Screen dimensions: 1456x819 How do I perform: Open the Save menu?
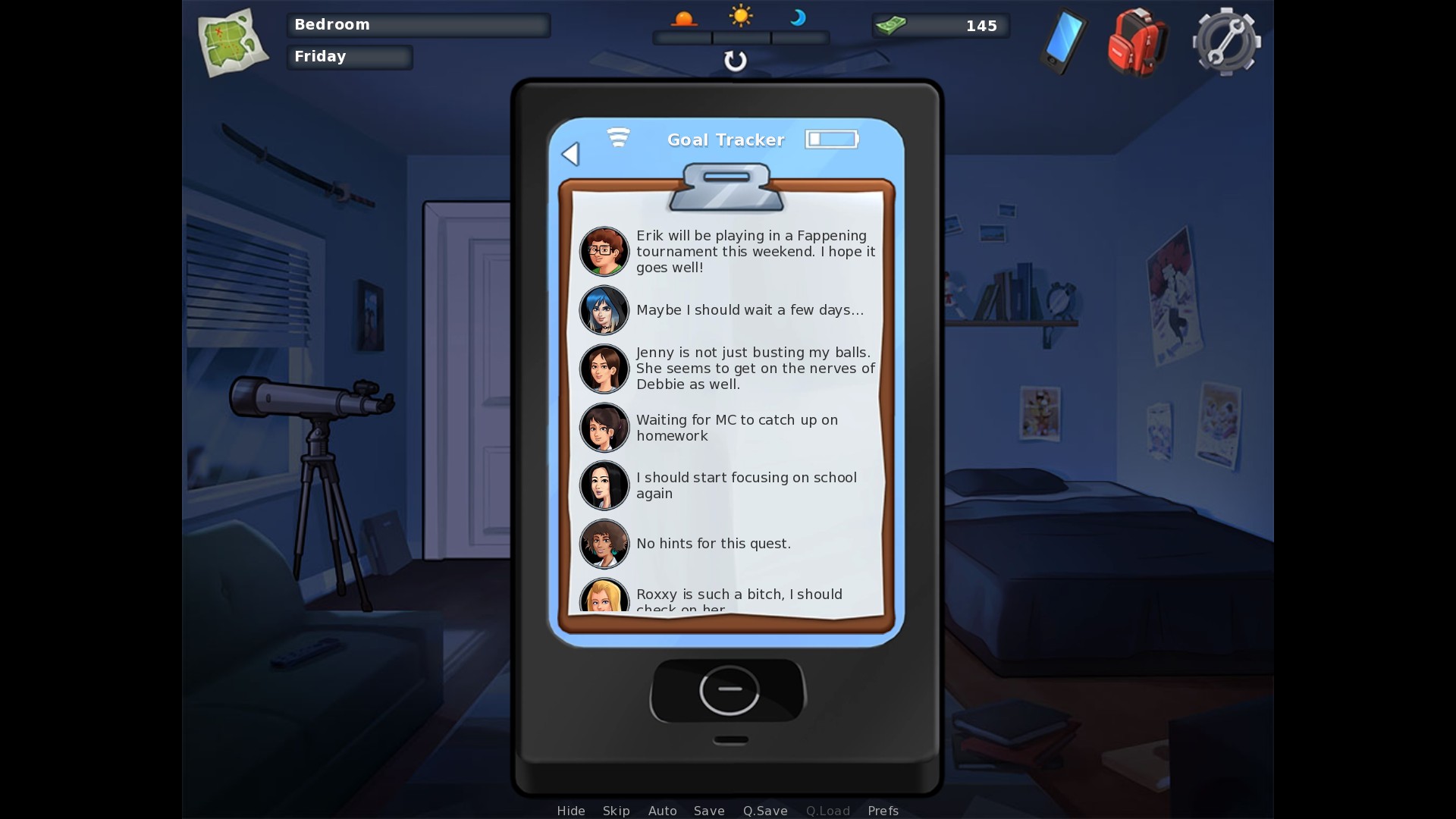click(709, 811)
